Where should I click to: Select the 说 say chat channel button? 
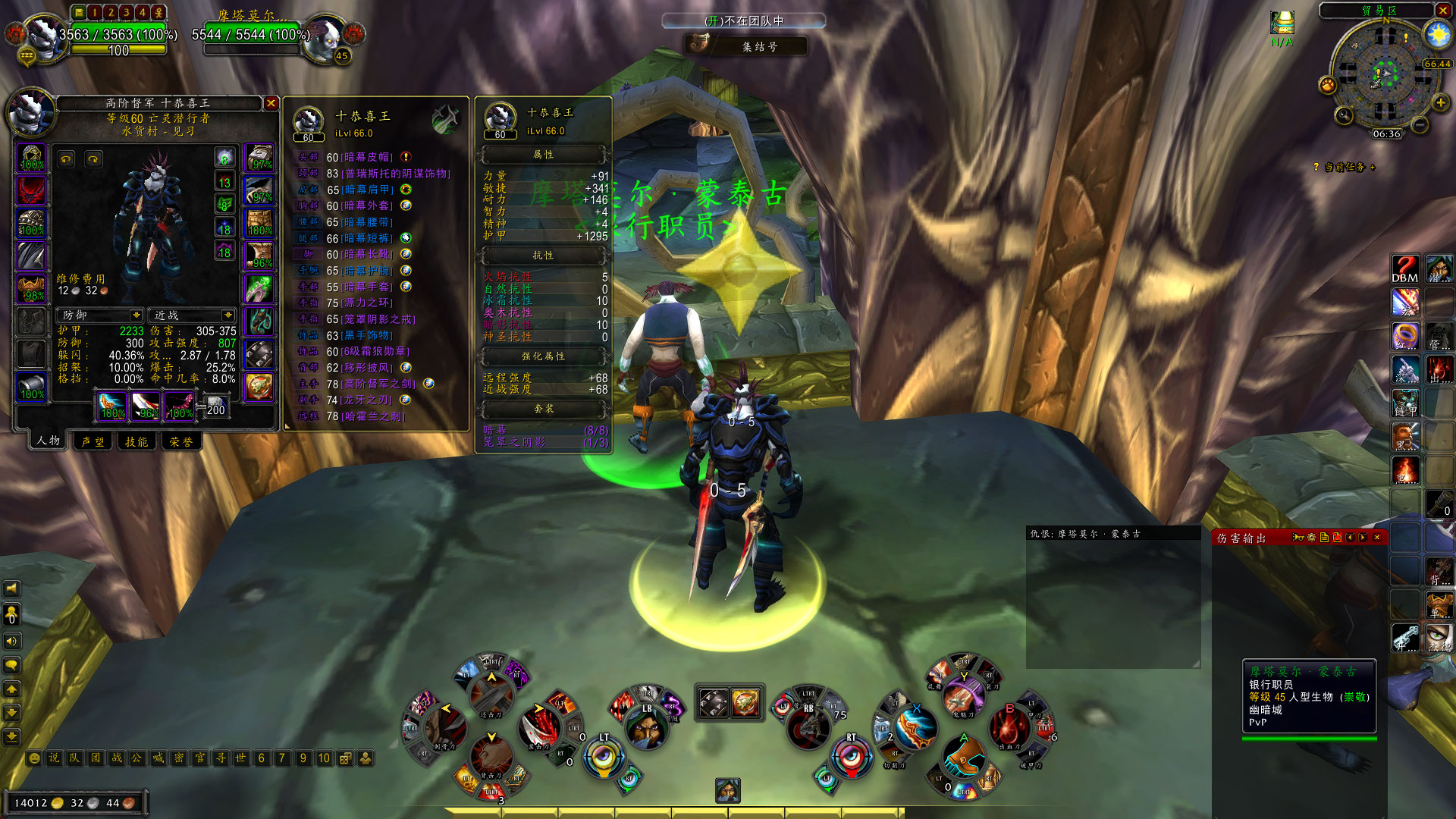pyautogui.click(x=54, y=758)
